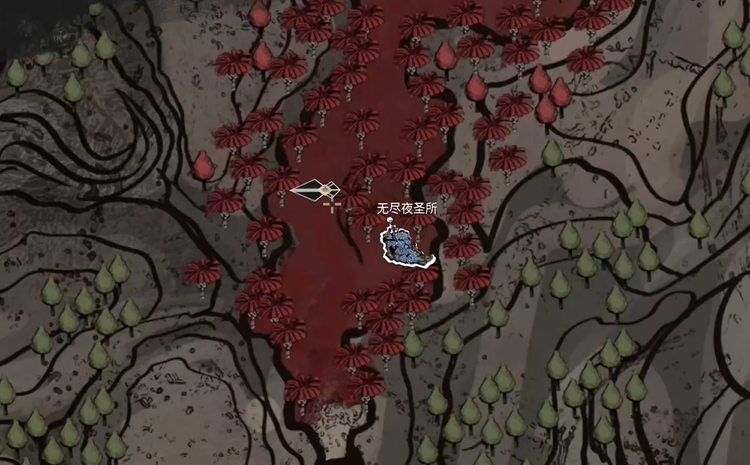The image size is (750, 465).
Task: Select the 无尽夜圣所 location marker
Action: pyautogui.click(x=406, y=246)
